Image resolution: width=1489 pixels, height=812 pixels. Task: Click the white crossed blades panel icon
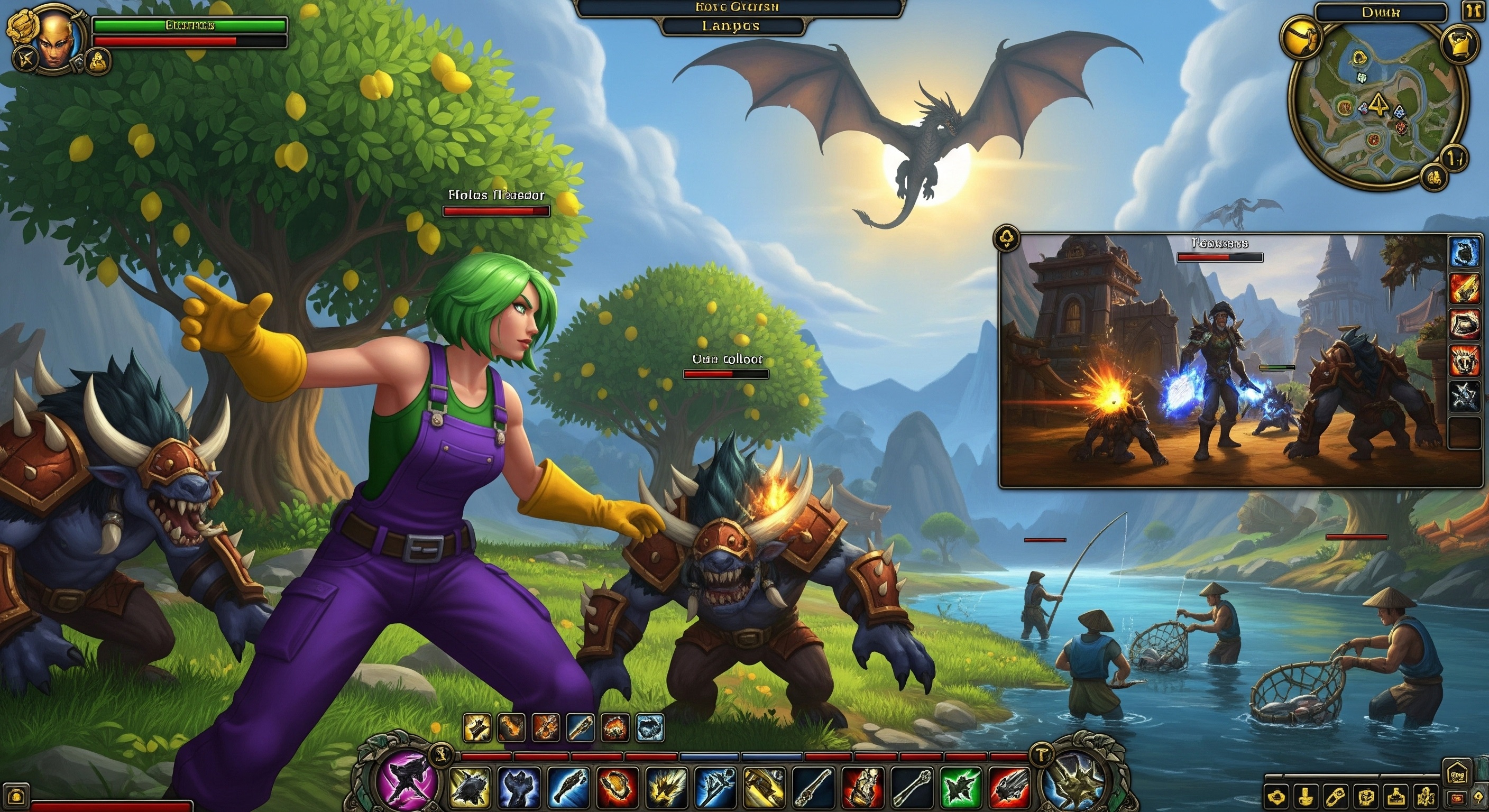(1465, 396)
